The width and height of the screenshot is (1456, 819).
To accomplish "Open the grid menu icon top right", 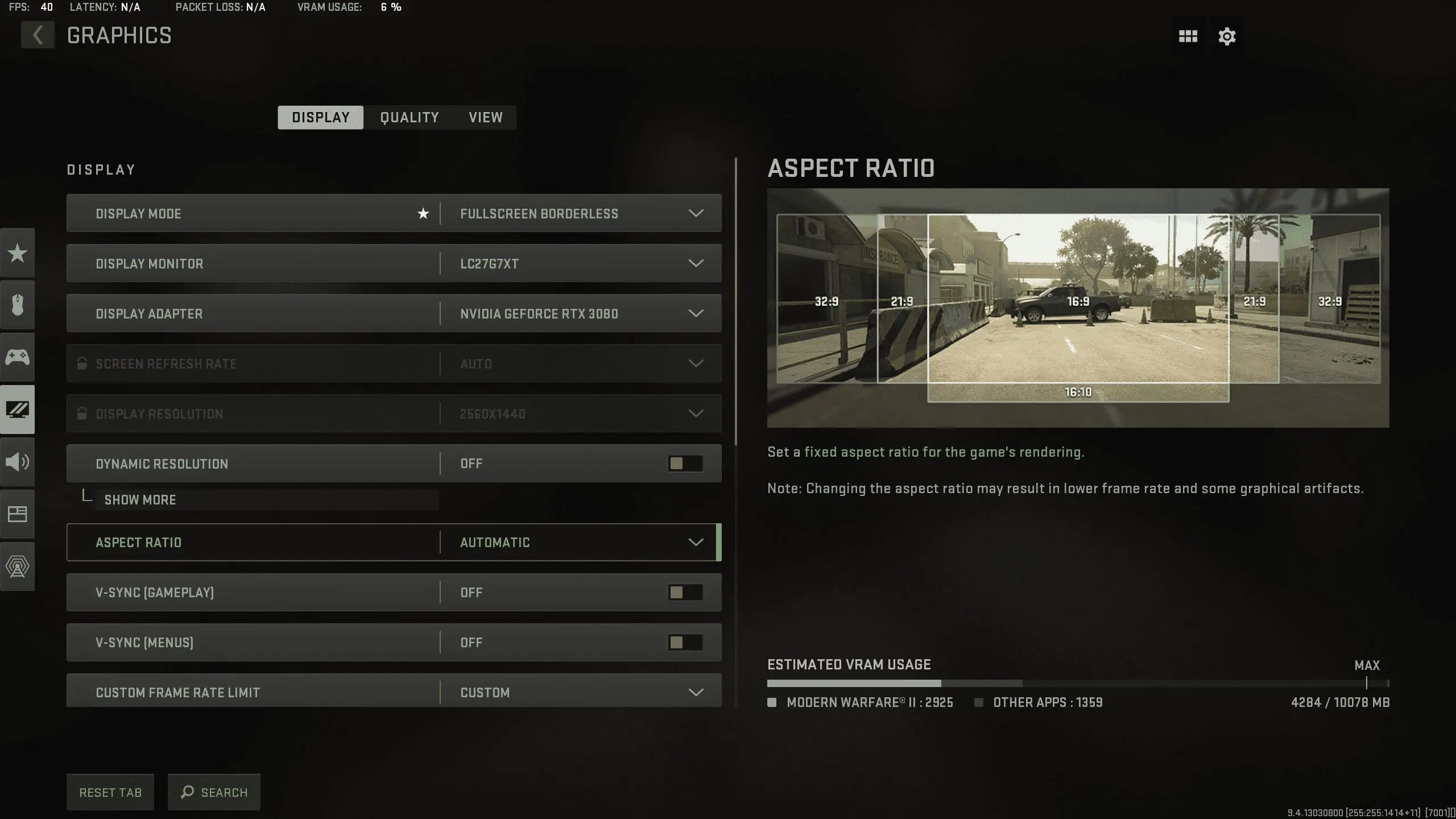I will pyautogui.click(x=1188, y=36).
